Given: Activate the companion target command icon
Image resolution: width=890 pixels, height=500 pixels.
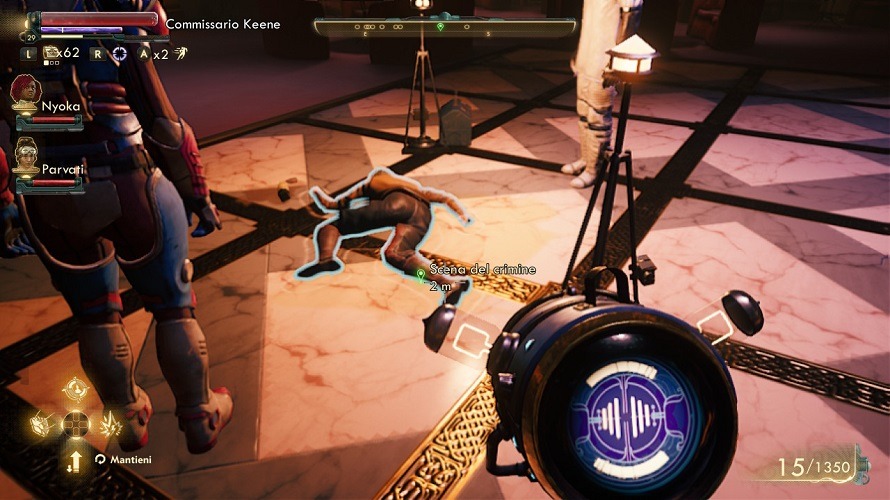Looking at the screenshot, I should tap(75, 389).
